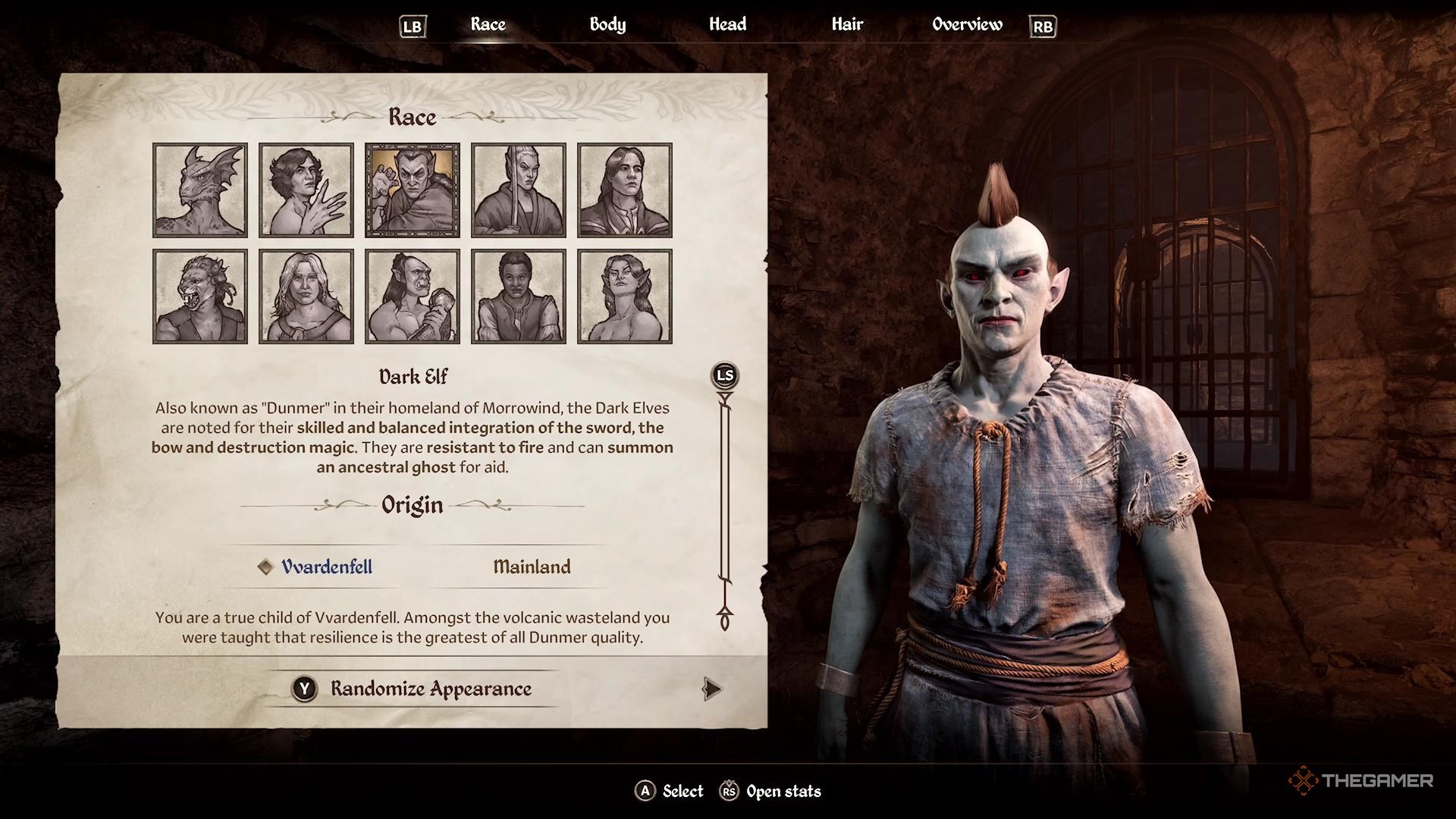Image resolution: width=1456 pixels, height=819 pixels.
Task: Go to the Hair tab
Action: pyautogui.click(x=847, y=24)
